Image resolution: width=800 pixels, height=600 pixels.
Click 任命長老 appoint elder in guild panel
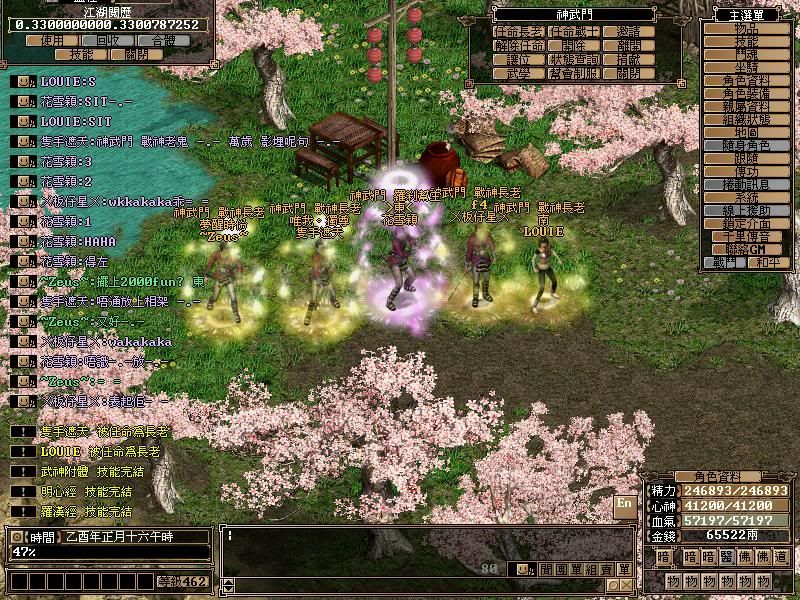[520, 32]
